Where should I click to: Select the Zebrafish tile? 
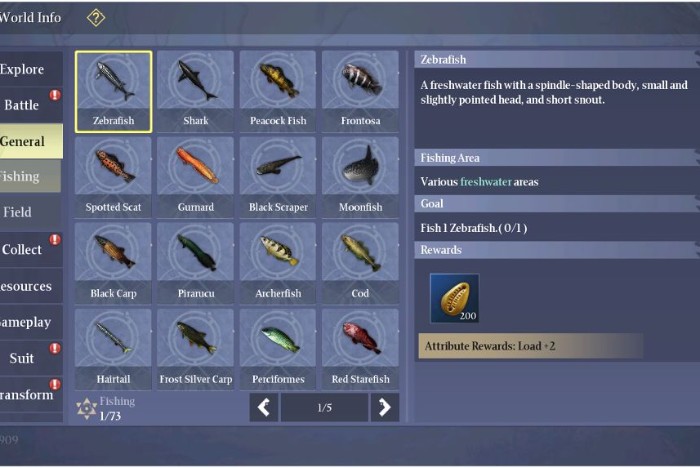click(114, 91)
